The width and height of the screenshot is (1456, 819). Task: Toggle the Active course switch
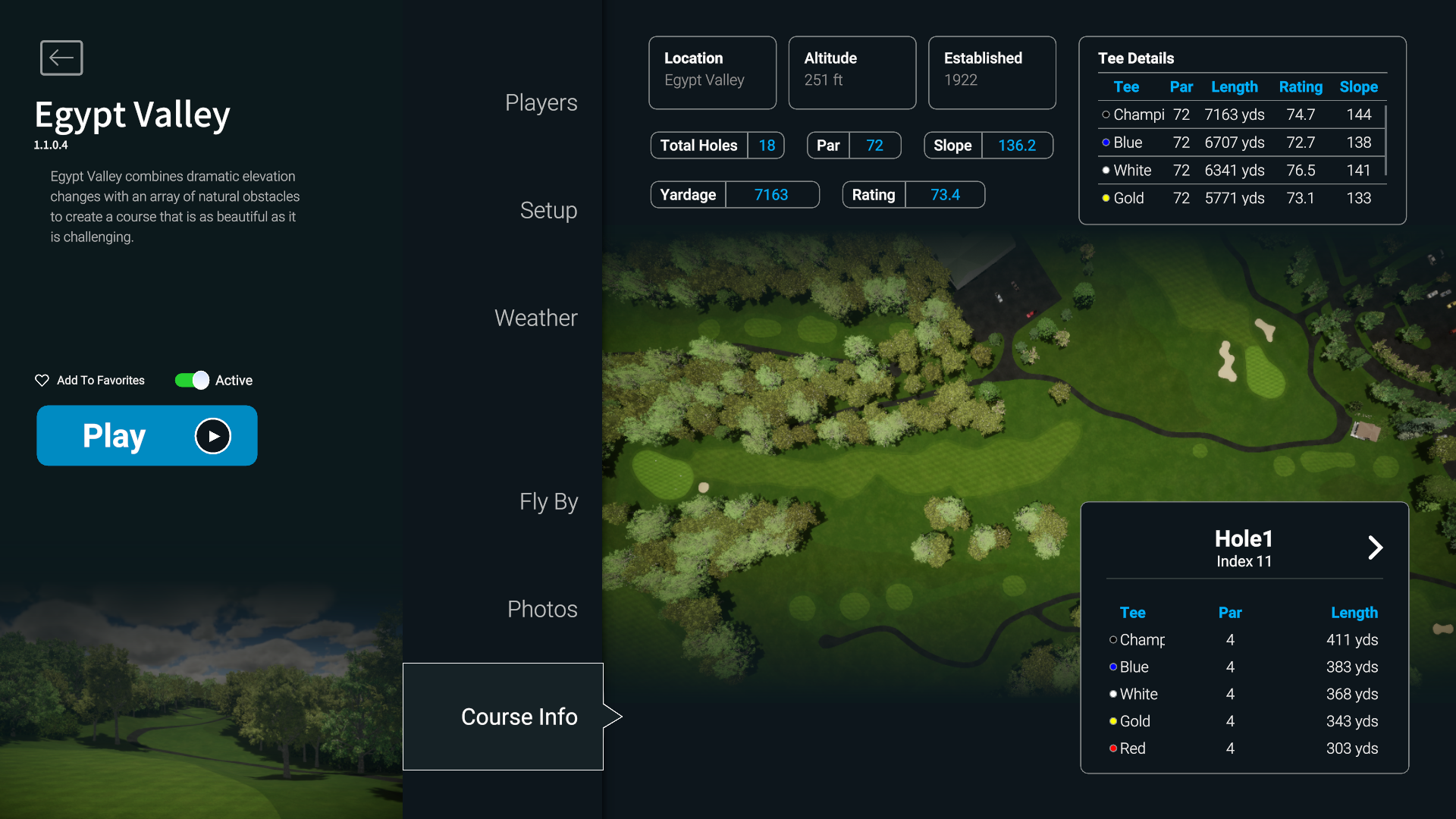tap(192, 380)
